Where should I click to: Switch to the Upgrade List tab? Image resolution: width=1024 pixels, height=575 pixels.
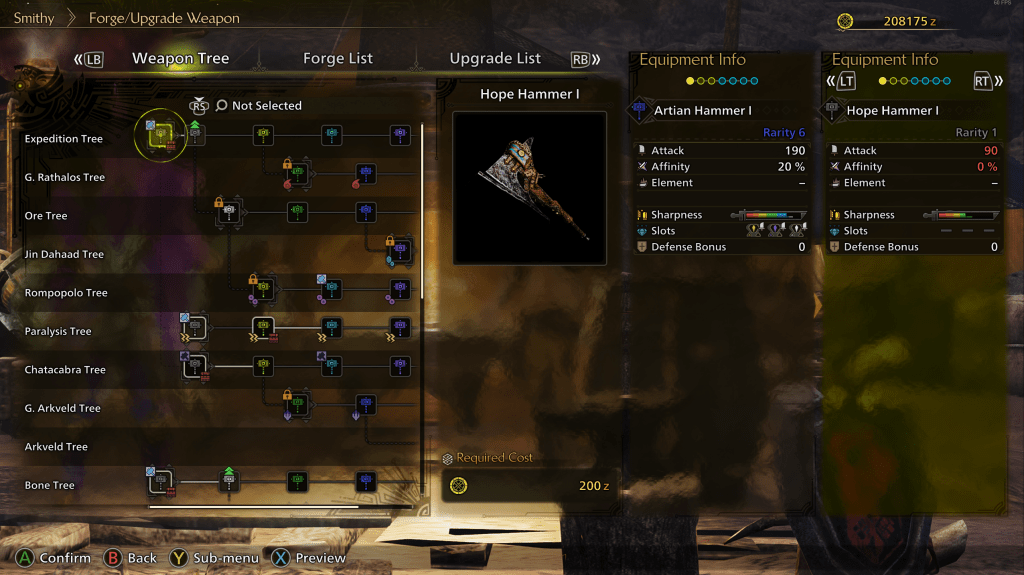pos(495,59)
